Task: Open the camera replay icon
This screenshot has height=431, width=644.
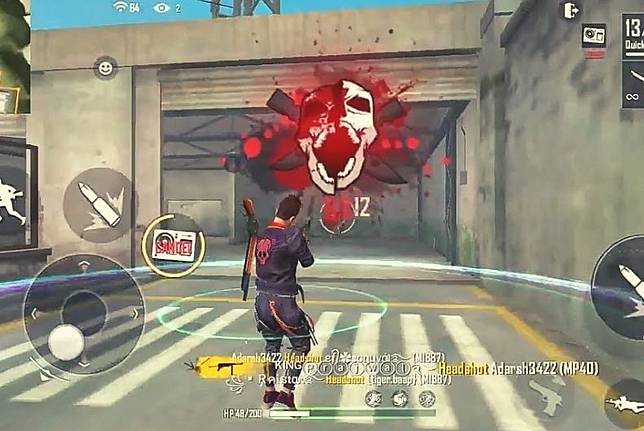Action: click(594, 35)
